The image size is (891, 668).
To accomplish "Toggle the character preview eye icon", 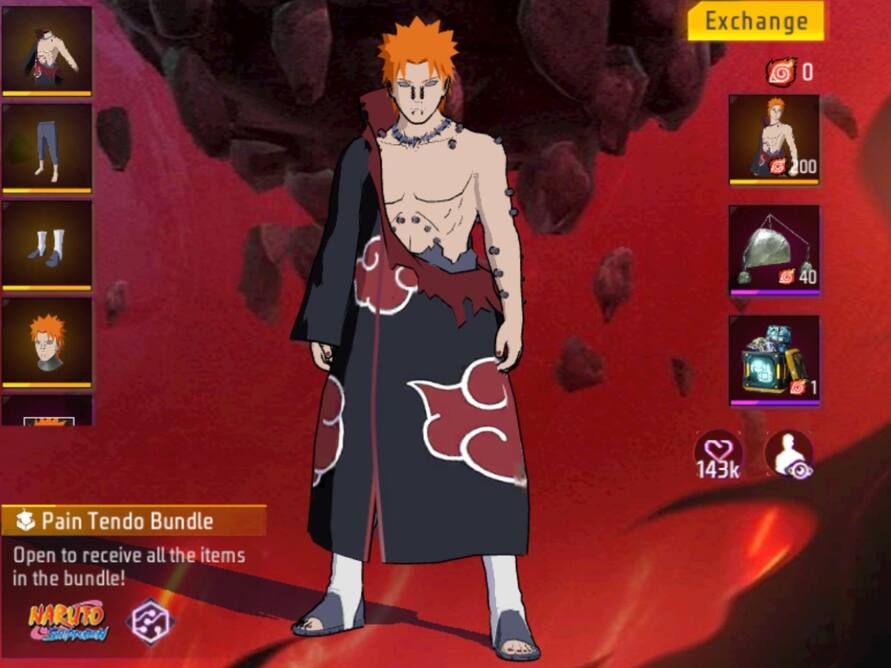I will (x=788, y=455).
